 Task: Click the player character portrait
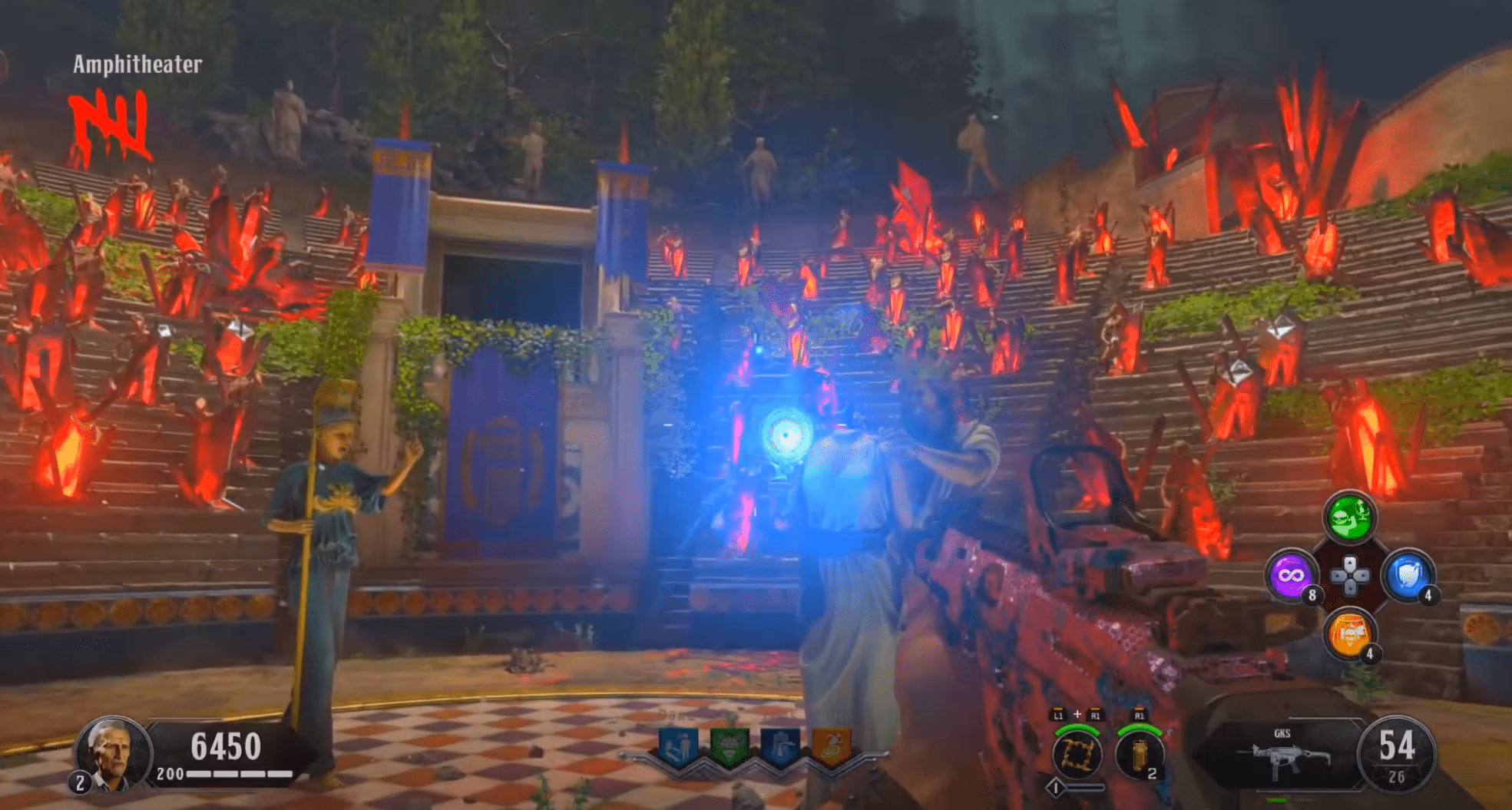[x=113, y=754]
